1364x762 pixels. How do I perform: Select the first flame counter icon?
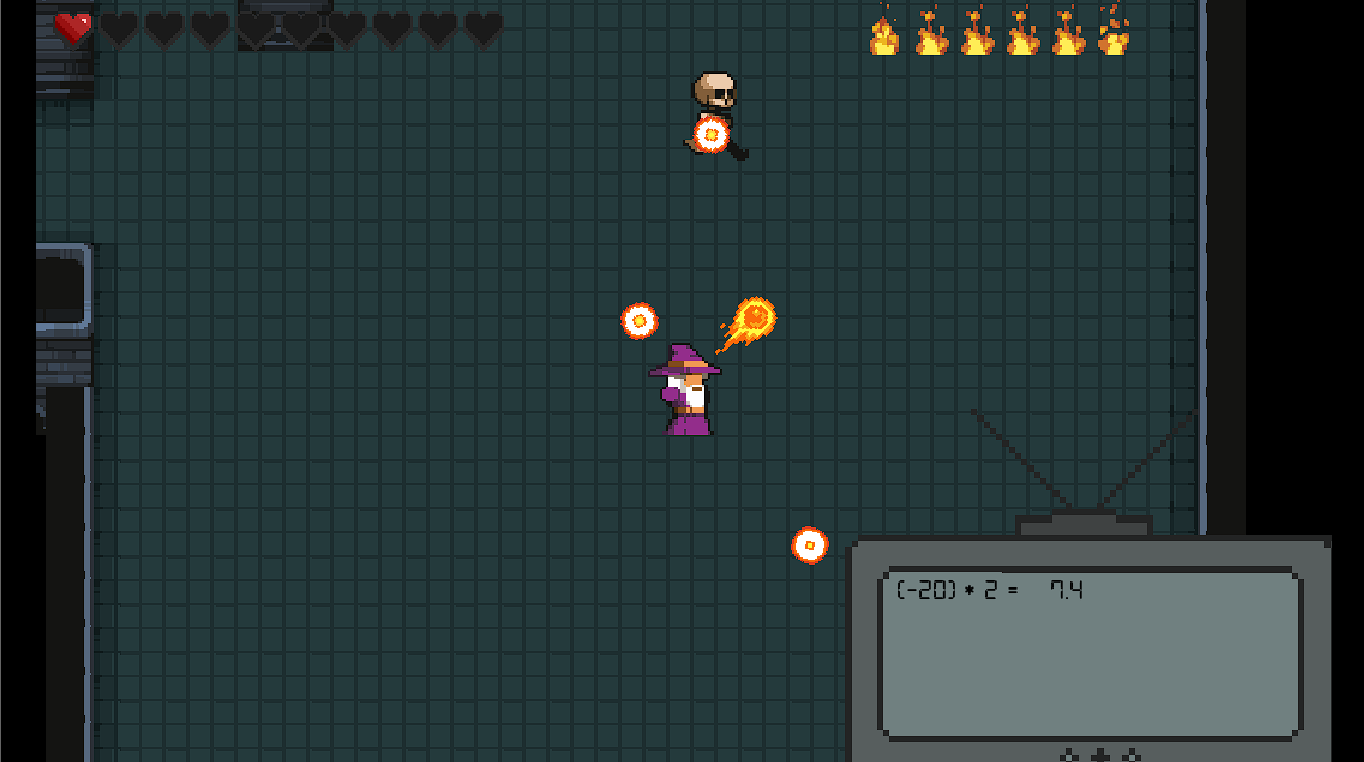(x=884, y=33)
